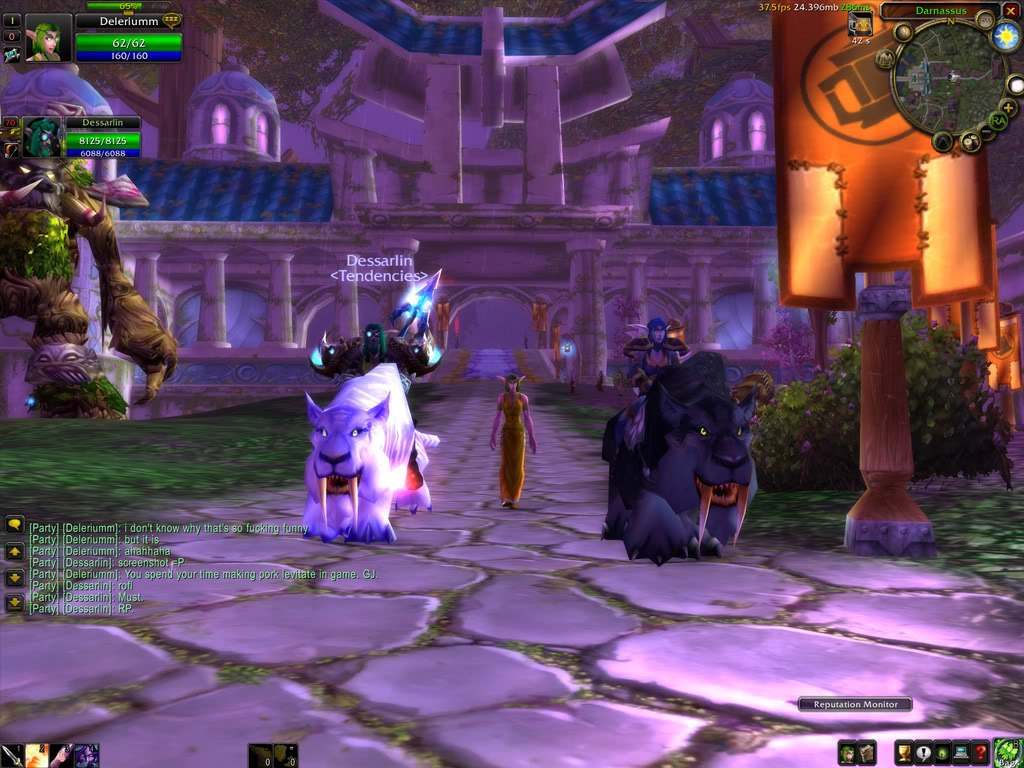1024x768 pixels.
Task: Click the sun day-night indicator
Action: click(x=1006, y=37)
